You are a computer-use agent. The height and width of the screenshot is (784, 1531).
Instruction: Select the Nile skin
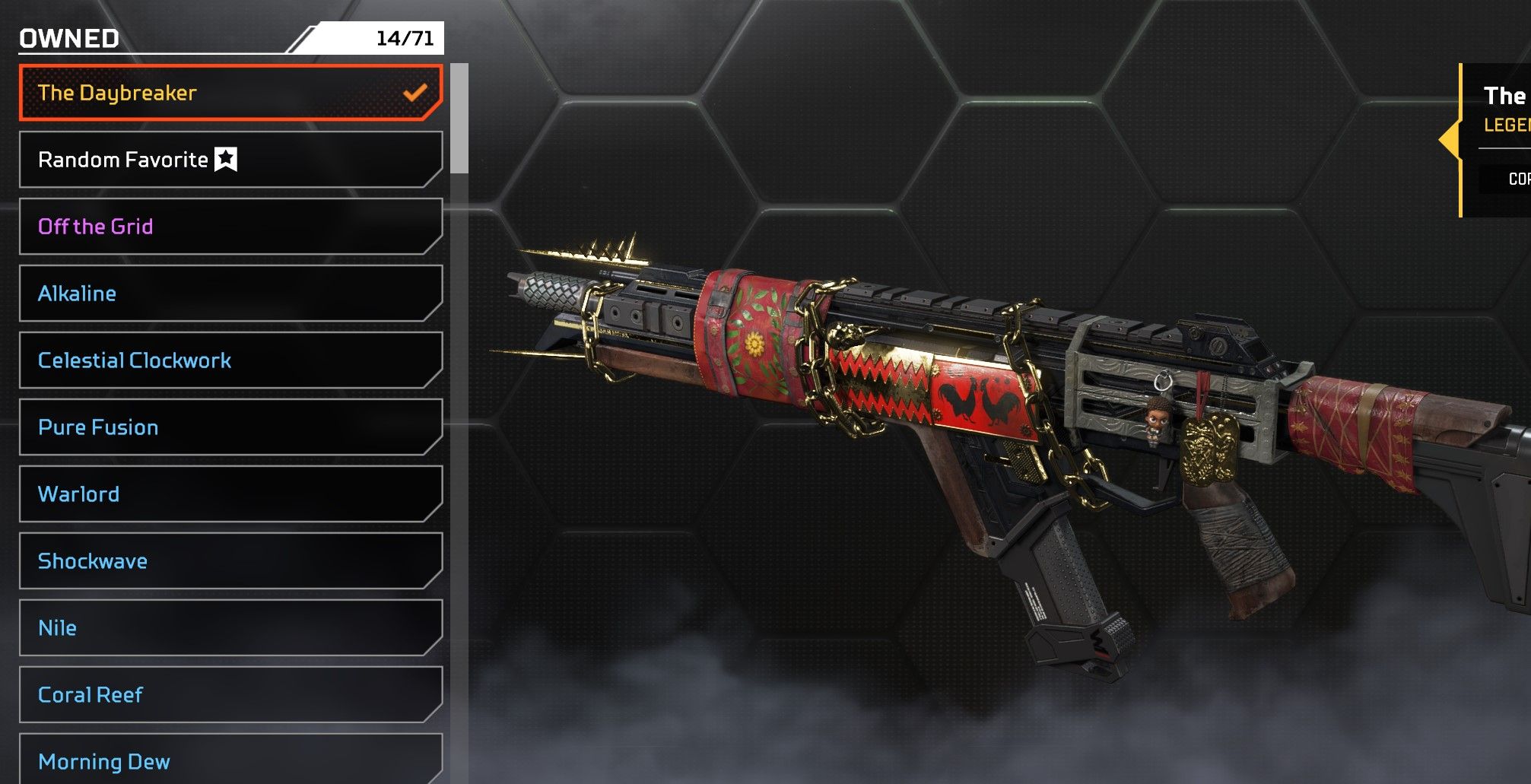pyautogui.click(x=230, y=628)
